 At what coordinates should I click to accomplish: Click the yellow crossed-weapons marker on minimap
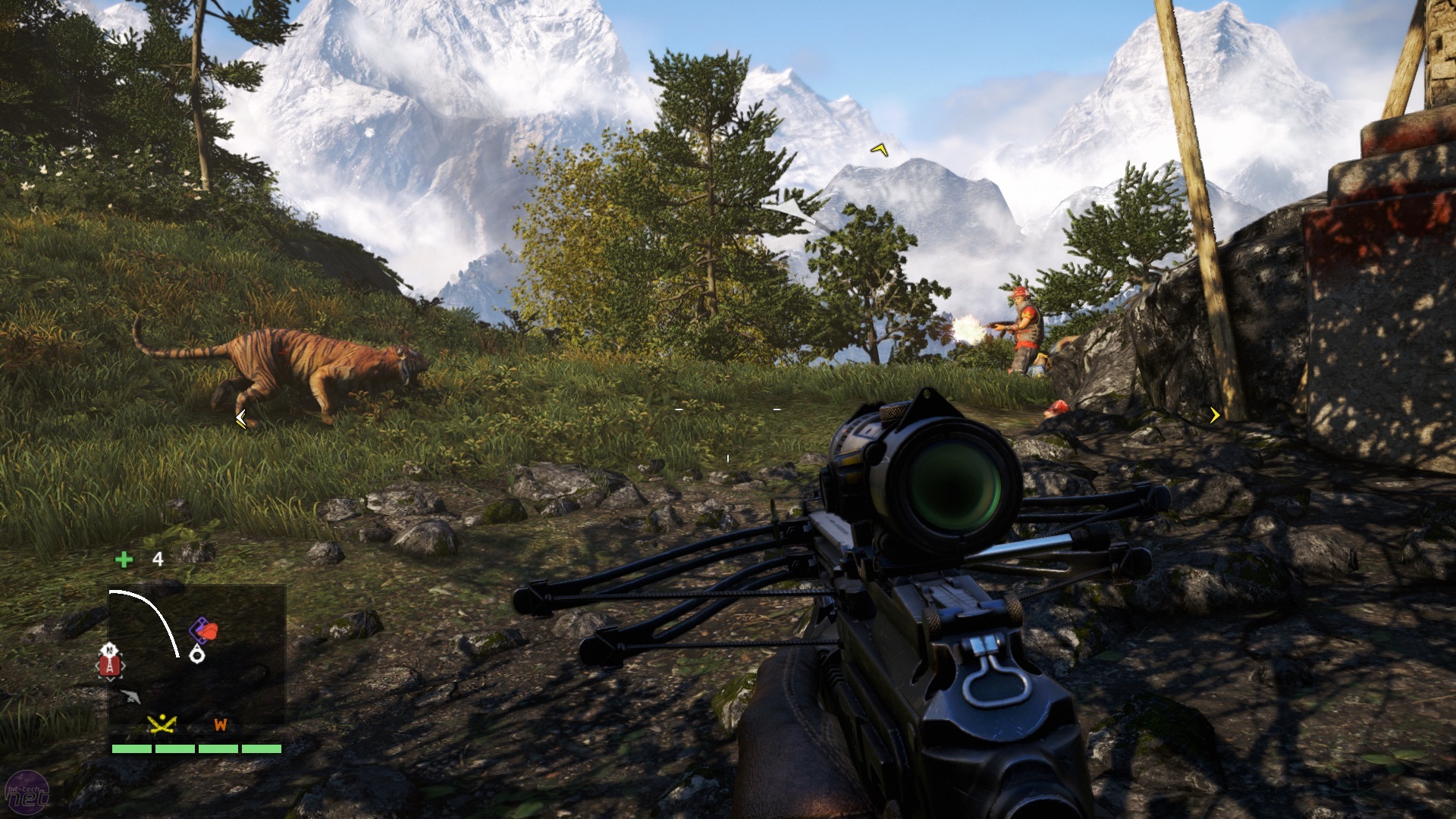(x=162, y=724)
